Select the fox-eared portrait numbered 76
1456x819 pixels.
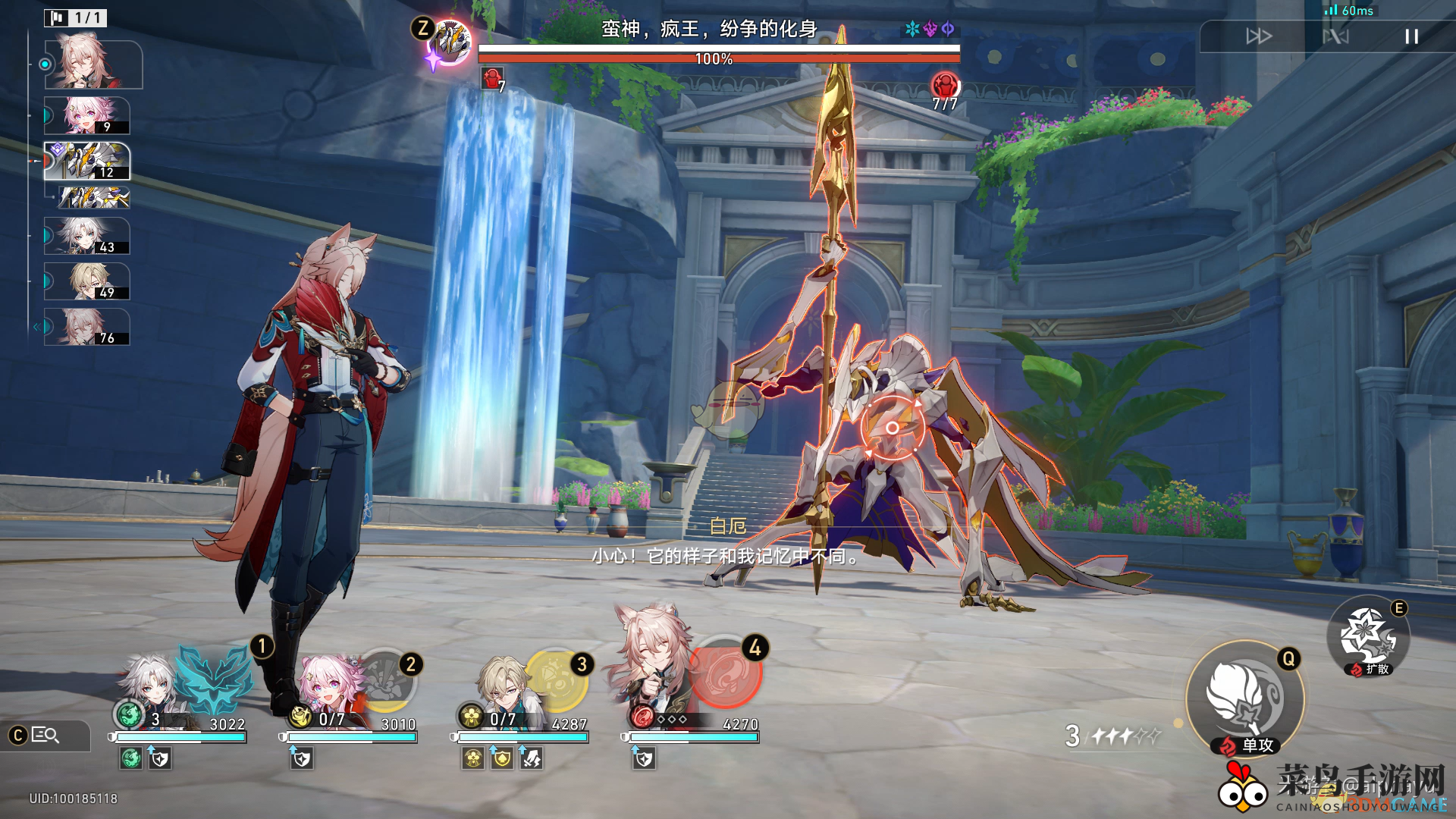point(86,327)
